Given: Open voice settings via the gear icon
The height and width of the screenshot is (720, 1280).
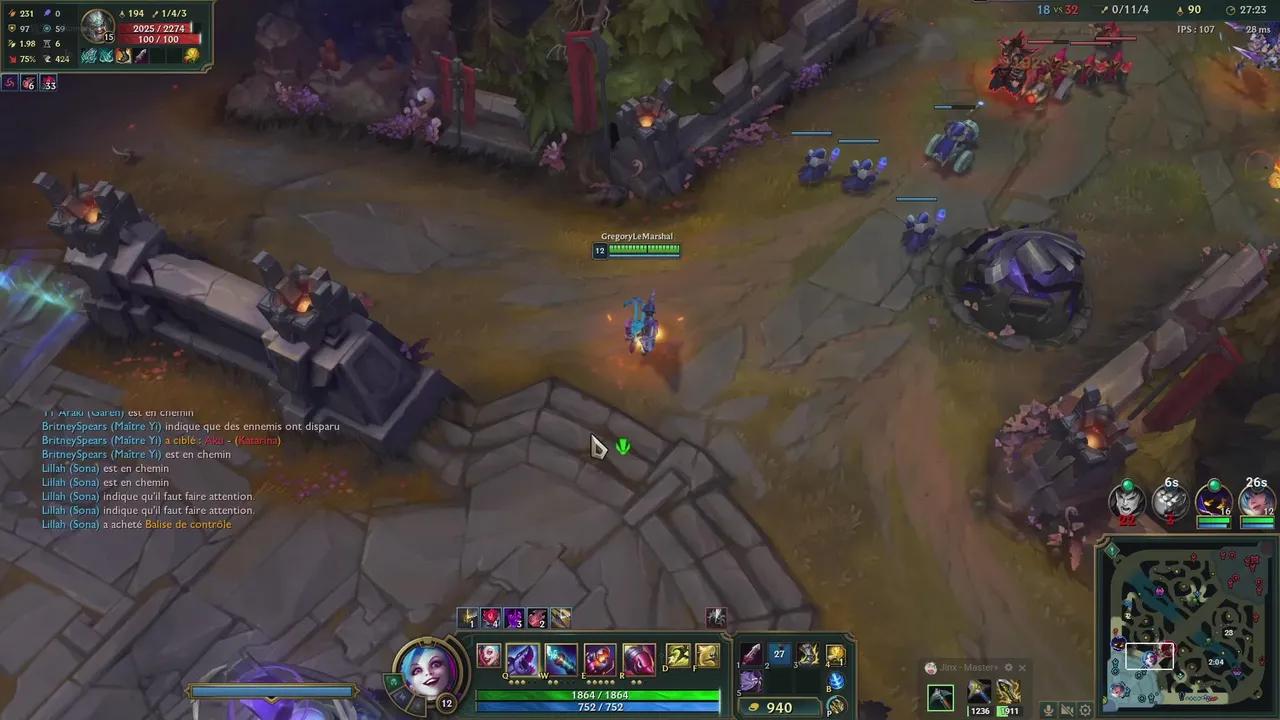Looking at the screenshot, I should pos(1085,710).
